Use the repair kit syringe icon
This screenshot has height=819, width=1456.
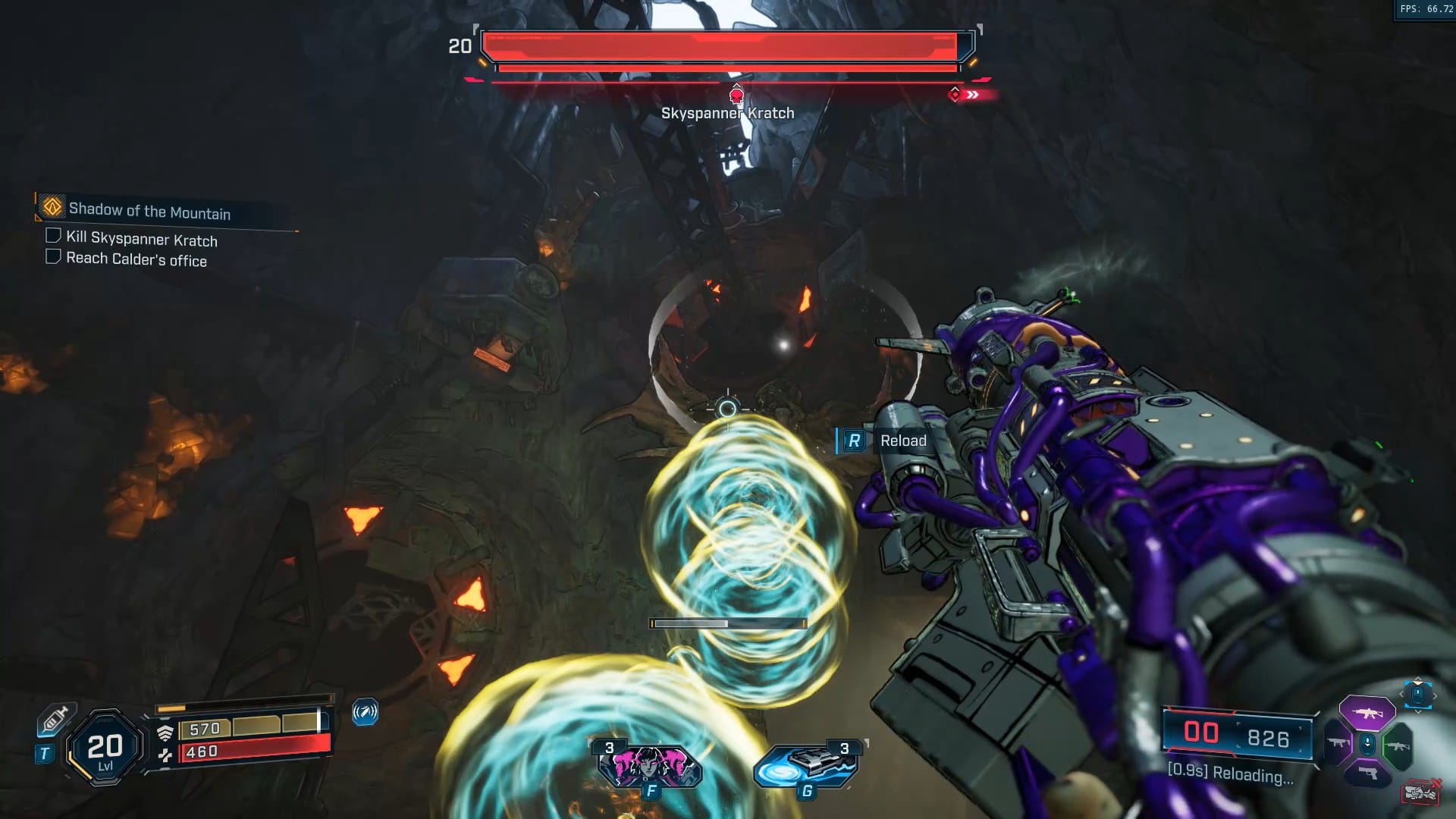(55, 719)
